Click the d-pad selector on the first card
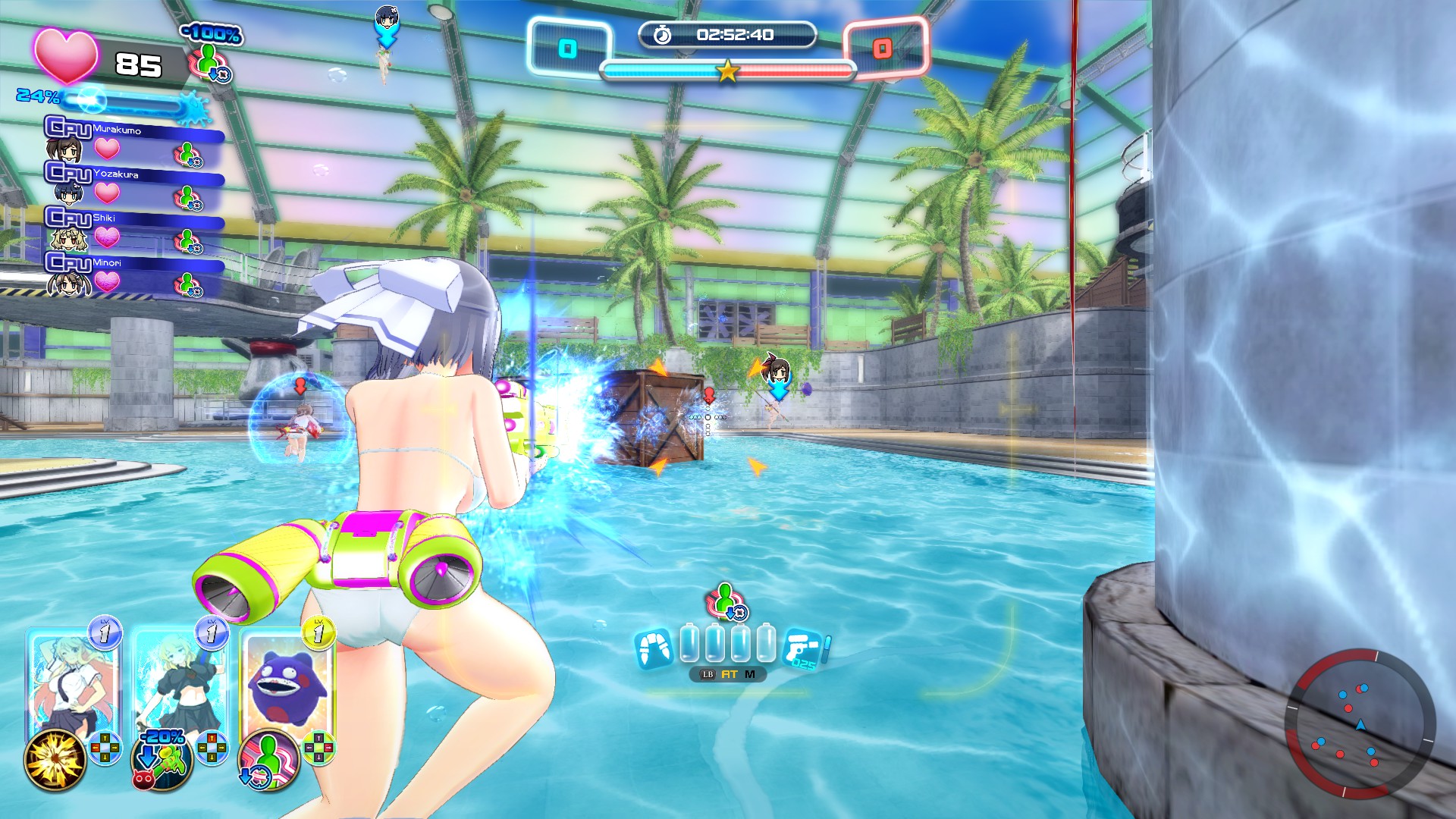 coord(105,748)
